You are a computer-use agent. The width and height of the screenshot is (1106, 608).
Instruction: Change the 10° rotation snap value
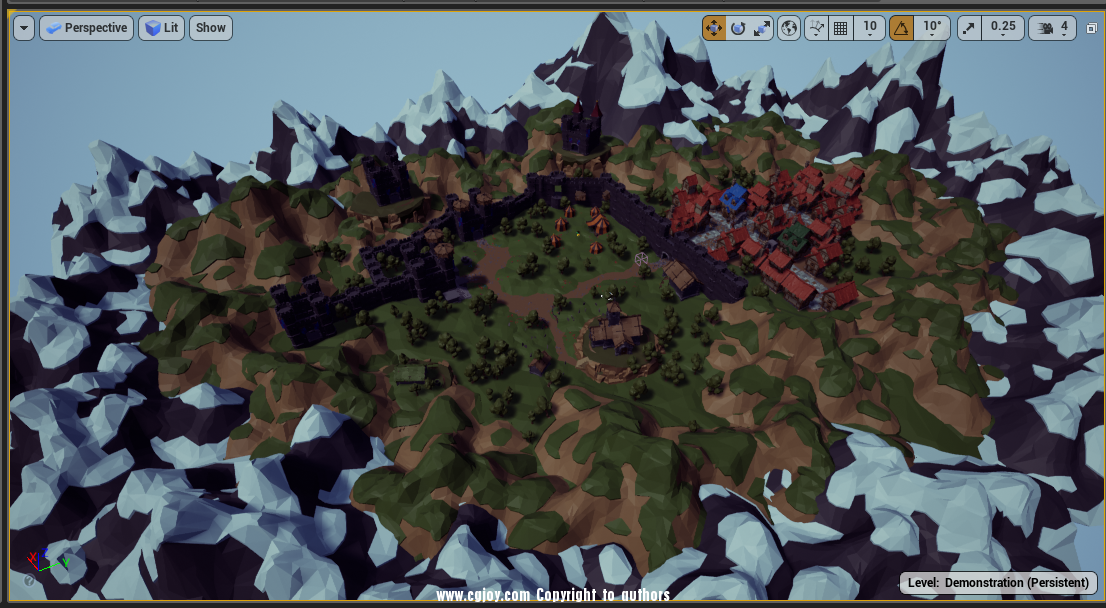(932, 28)
